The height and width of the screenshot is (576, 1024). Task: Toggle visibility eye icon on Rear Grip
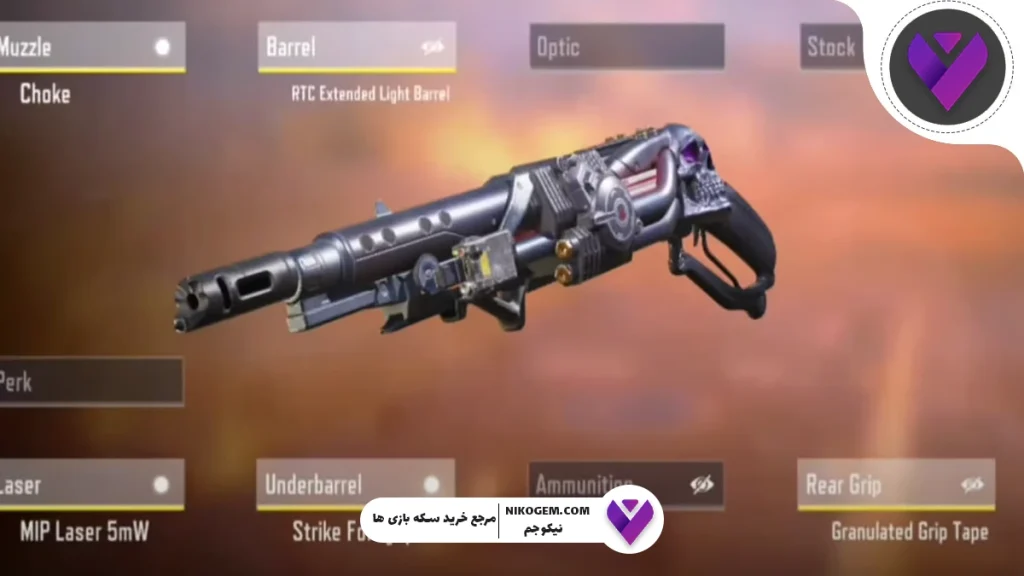click(972, 485)
